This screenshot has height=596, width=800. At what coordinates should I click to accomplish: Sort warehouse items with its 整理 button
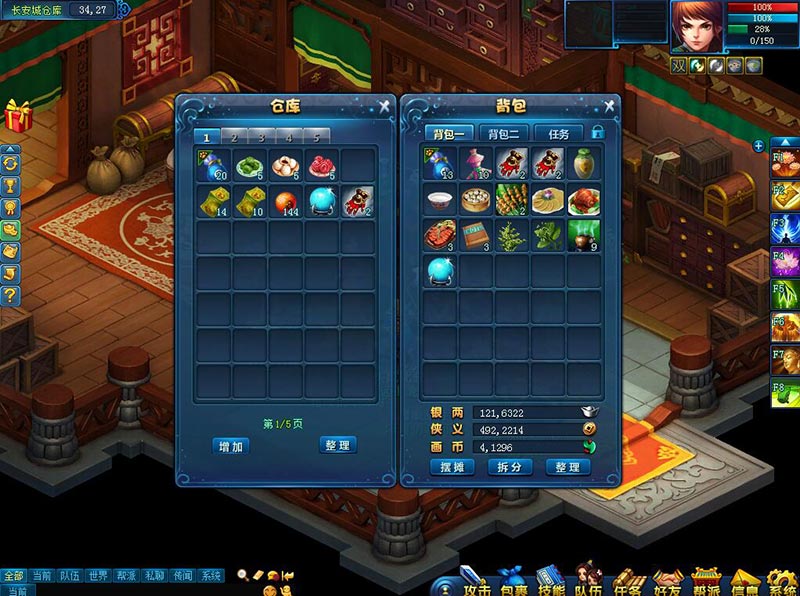point(338,445)
